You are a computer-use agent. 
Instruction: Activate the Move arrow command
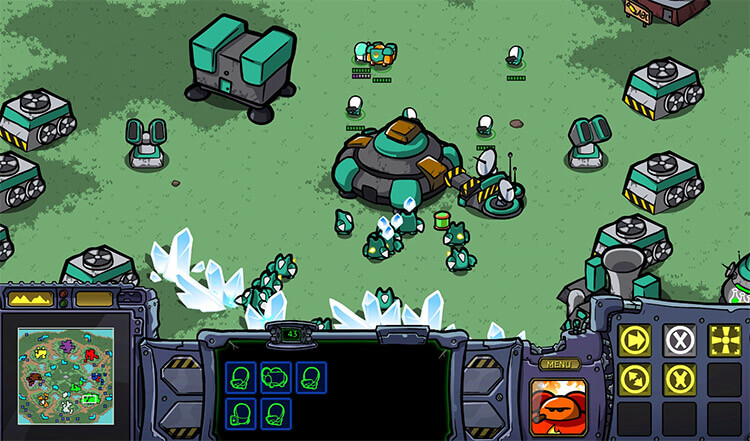pyautogui.click(x=635, y=338)
